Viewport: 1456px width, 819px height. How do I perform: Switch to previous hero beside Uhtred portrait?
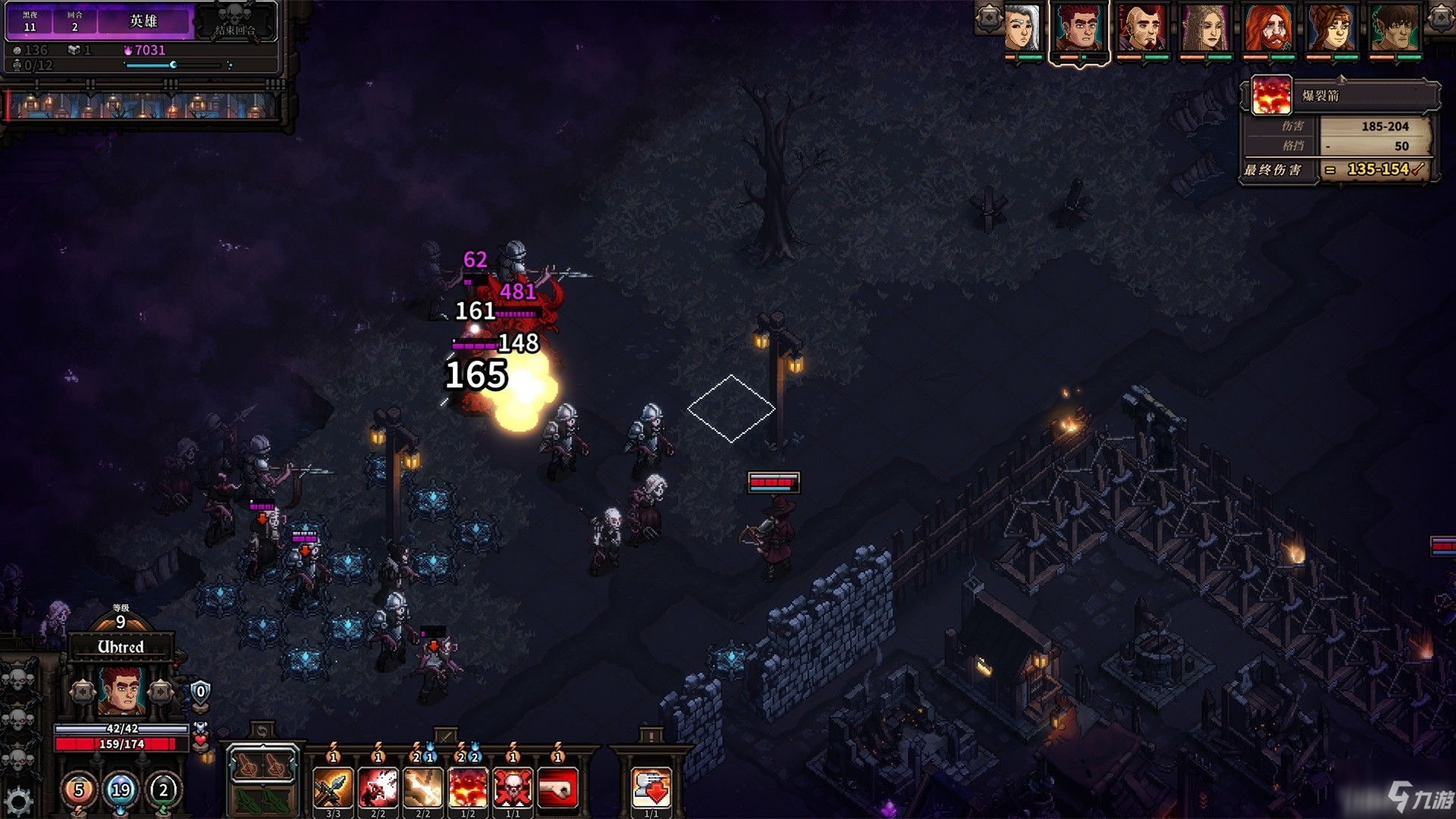(x=83, y=692)
